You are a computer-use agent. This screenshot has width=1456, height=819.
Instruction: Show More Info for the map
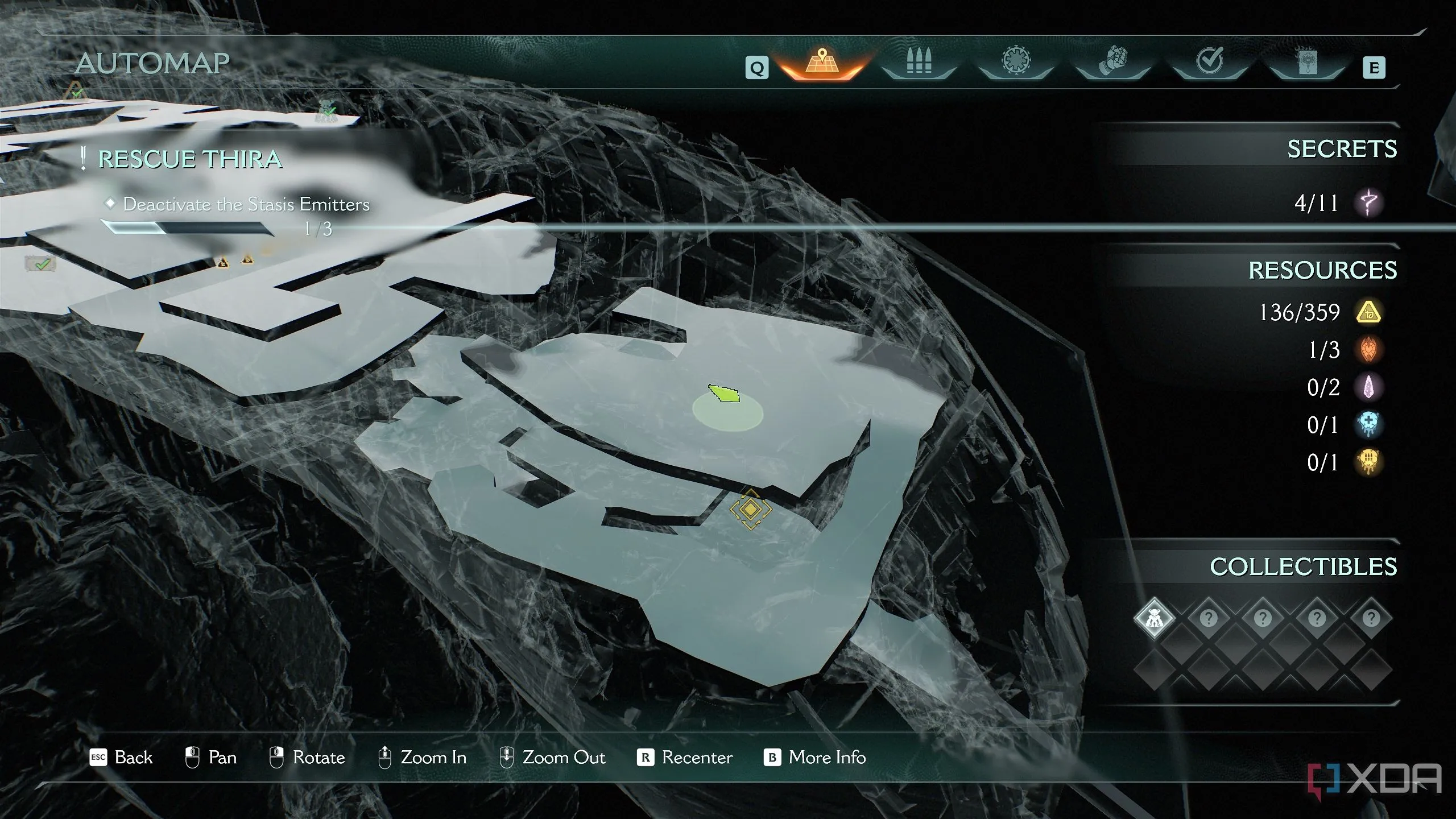[x=814, y=758]
